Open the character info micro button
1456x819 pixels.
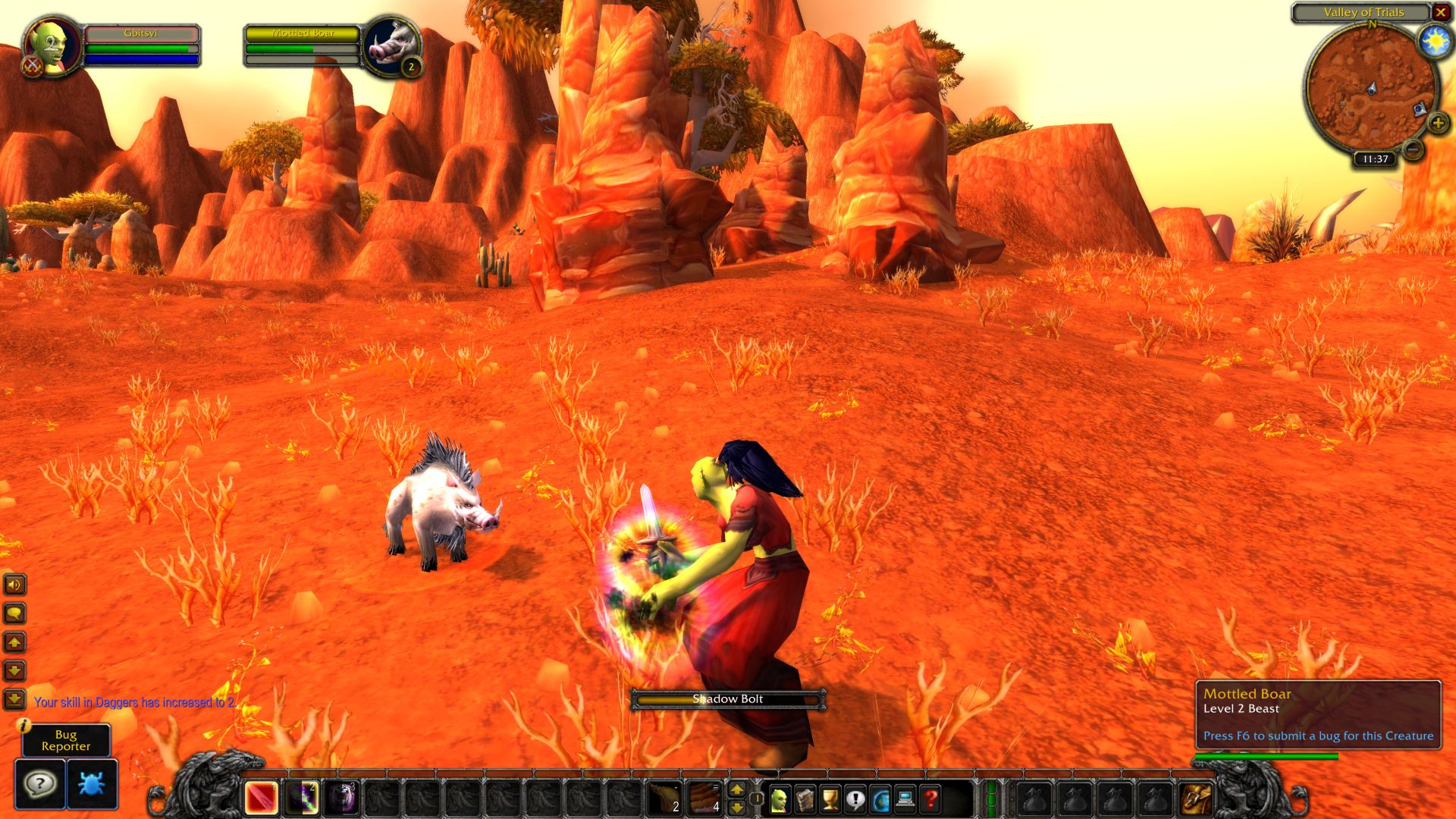tap(780, 799)
